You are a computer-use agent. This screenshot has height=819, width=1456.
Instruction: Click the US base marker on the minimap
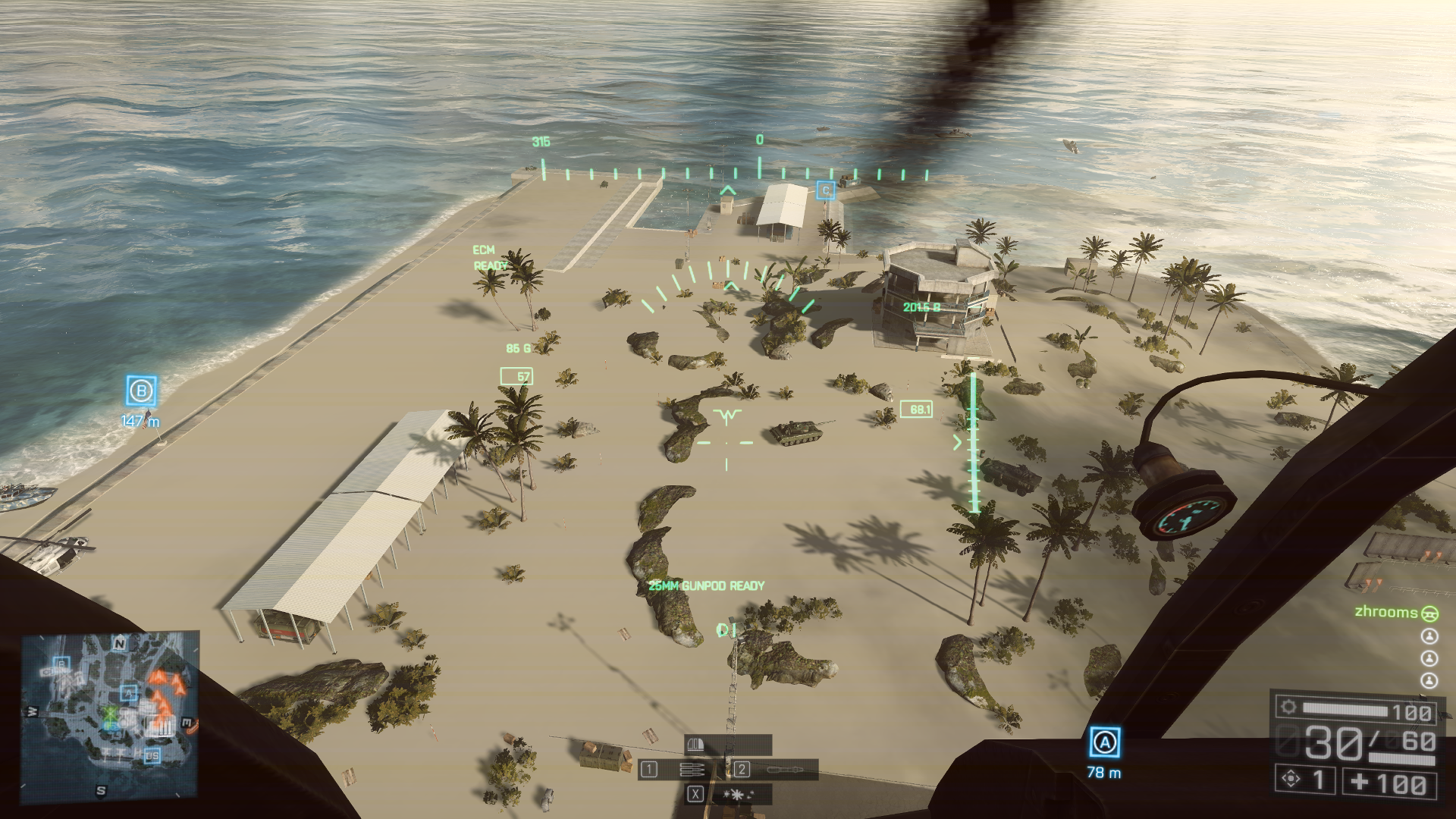pyautogui.click(x=152, y=756)
